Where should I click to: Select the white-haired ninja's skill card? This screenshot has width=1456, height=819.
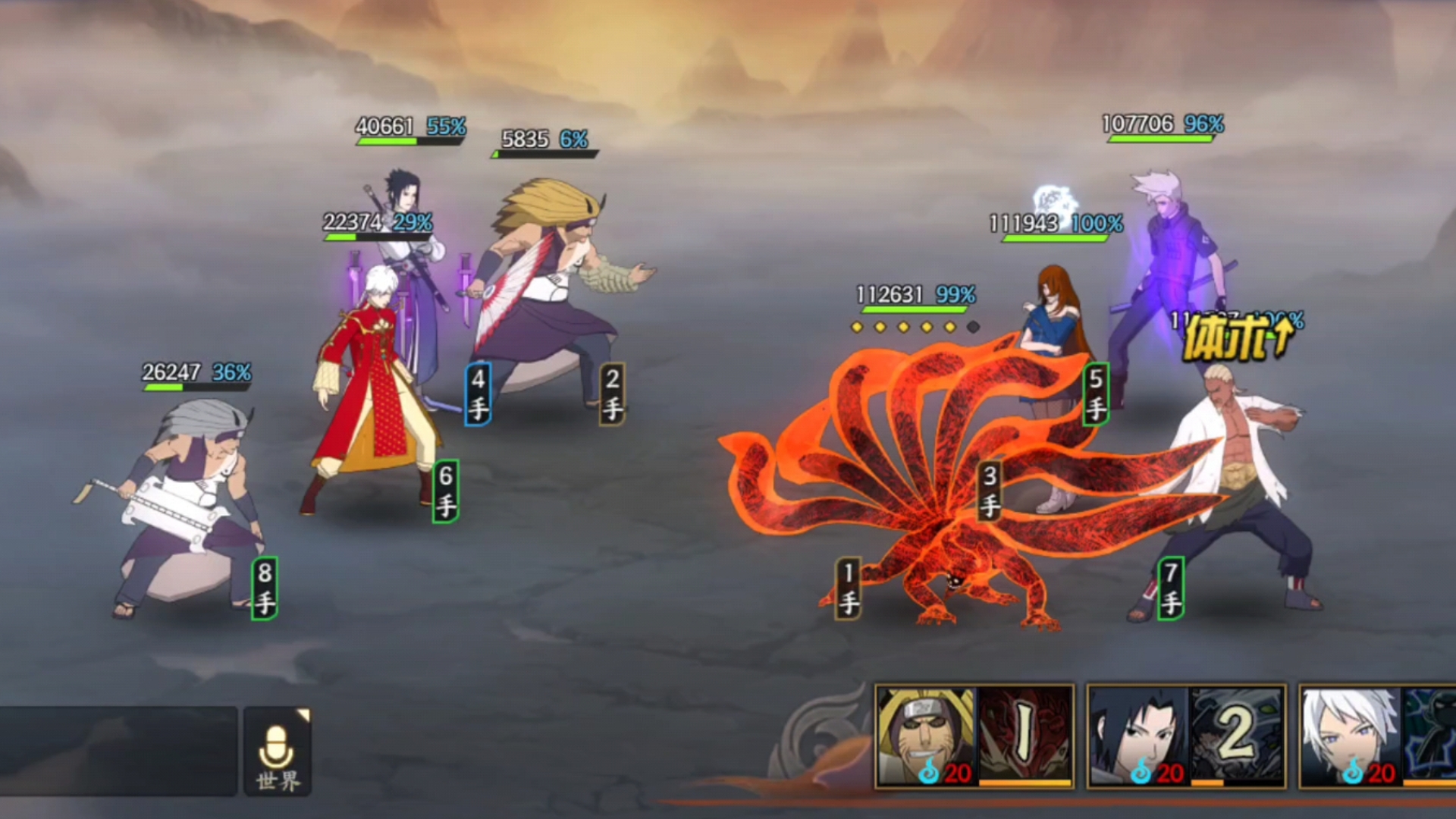click(x=1377, y=736)
